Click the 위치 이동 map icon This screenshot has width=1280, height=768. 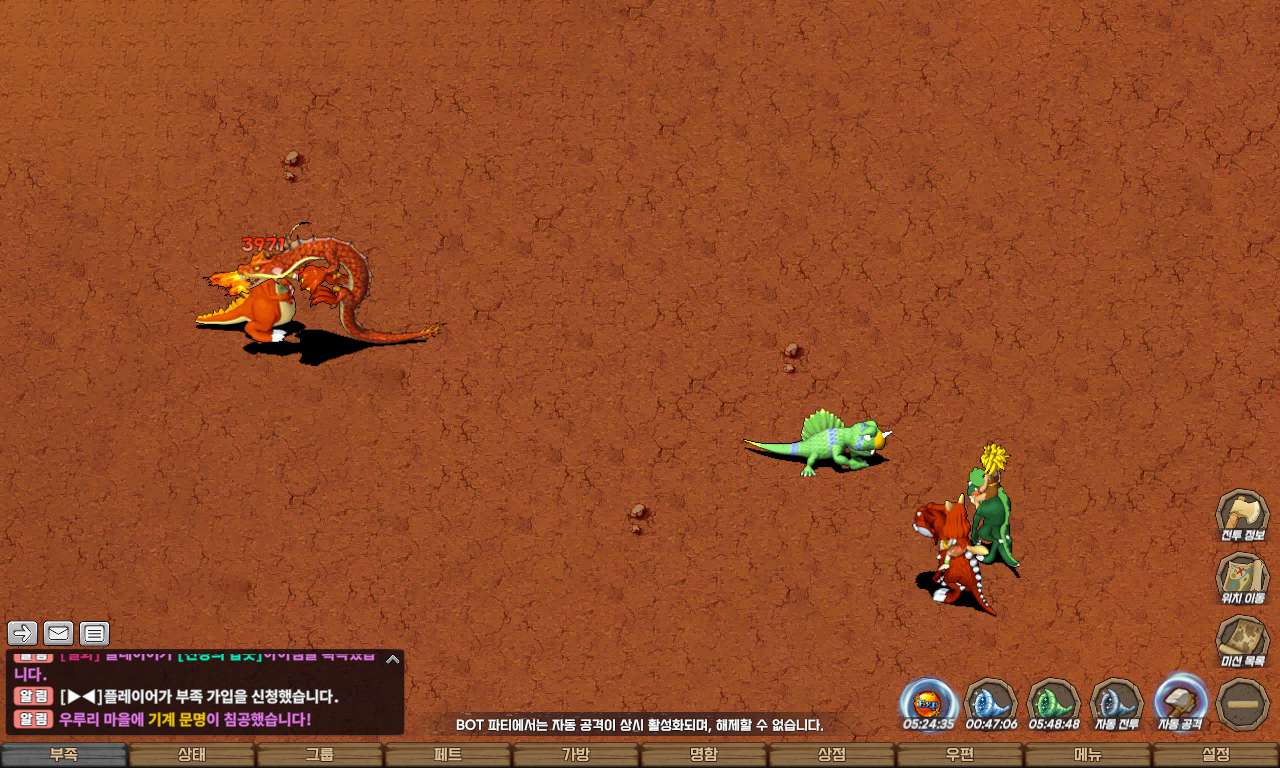[1242, 578]
